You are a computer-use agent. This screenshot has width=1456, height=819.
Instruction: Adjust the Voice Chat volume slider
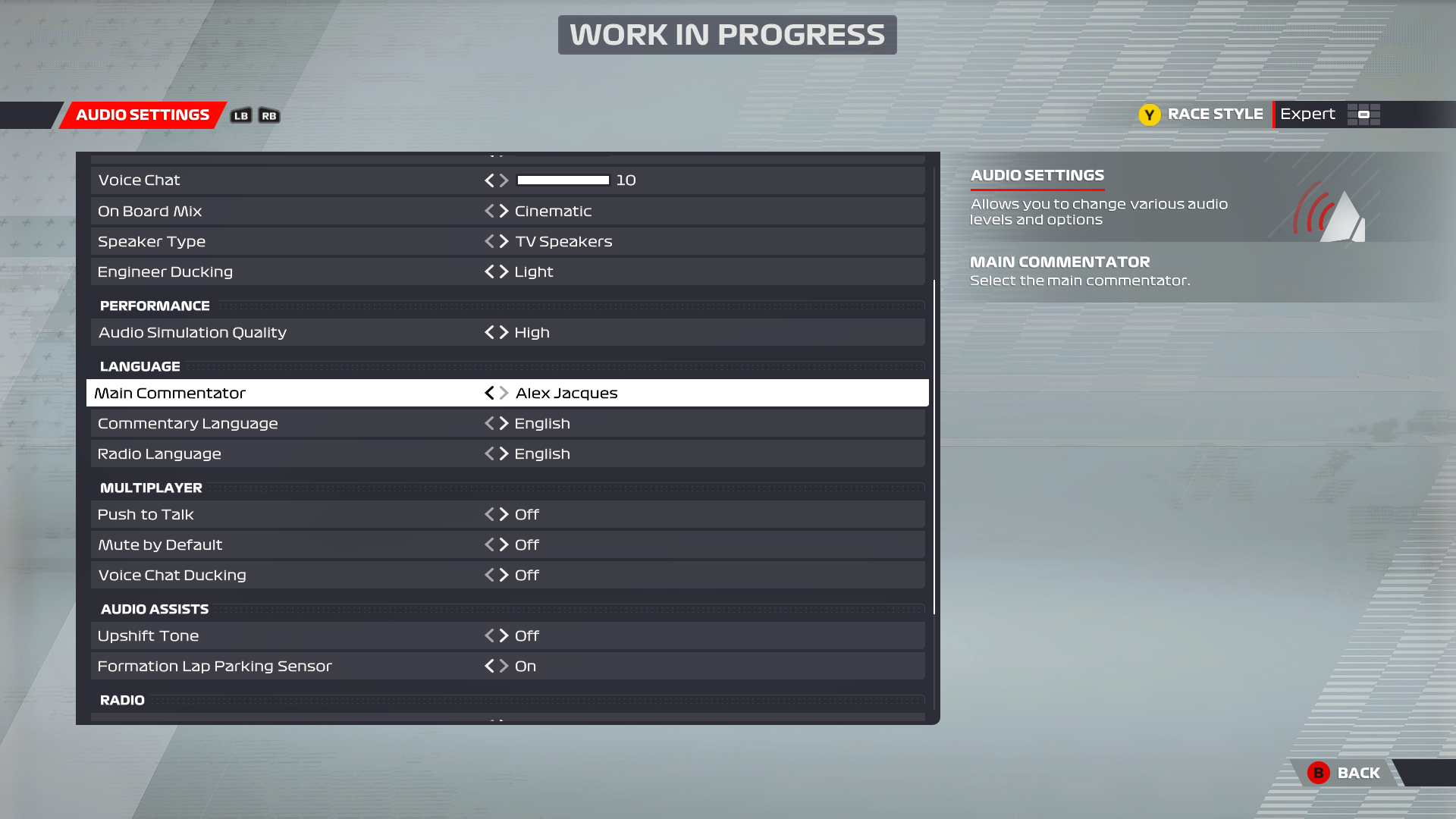(563, 180)
